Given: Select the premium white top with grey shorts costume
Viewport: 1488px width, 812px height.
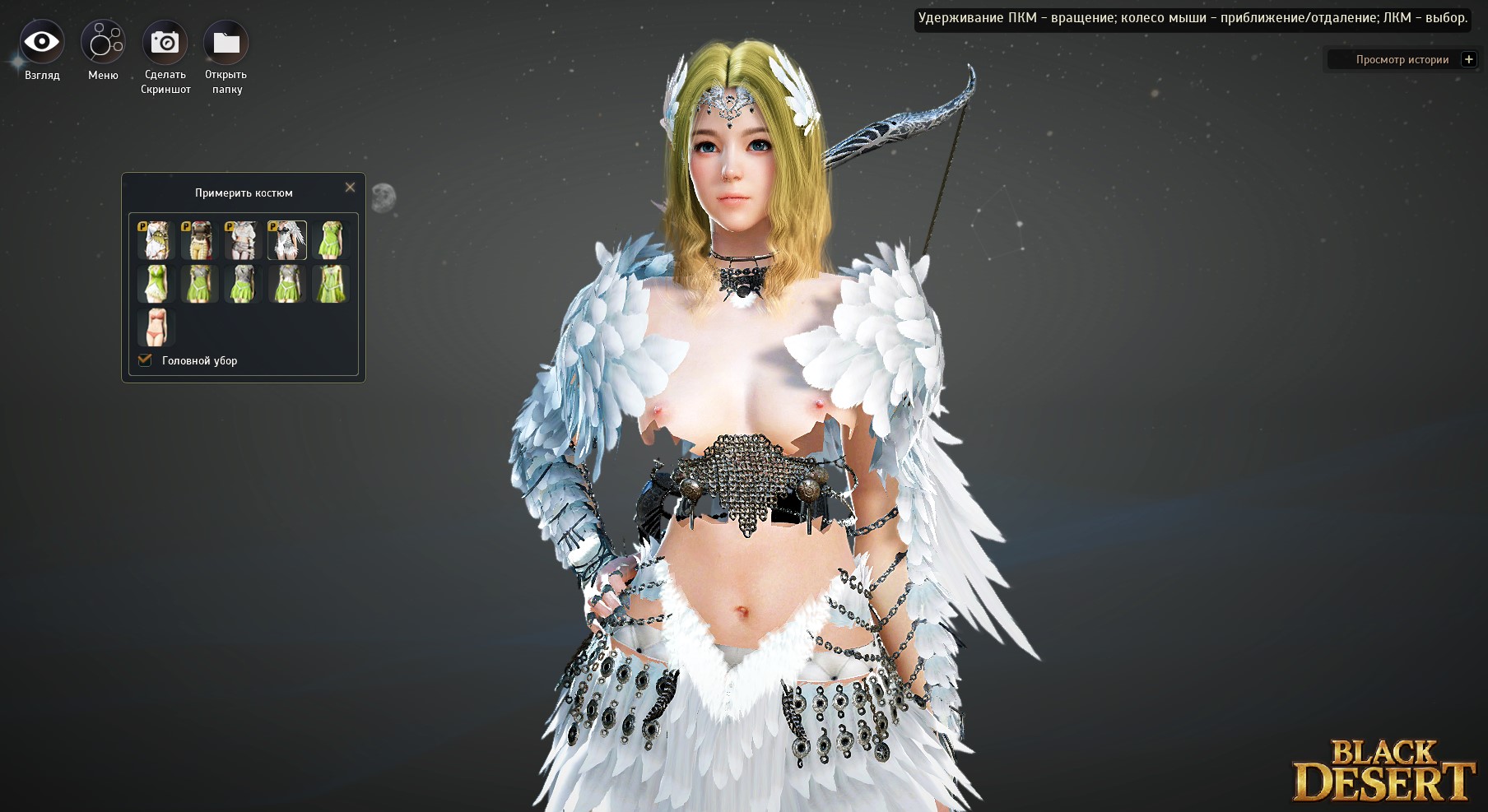Looking at the screenshot, I should [243, 239].
